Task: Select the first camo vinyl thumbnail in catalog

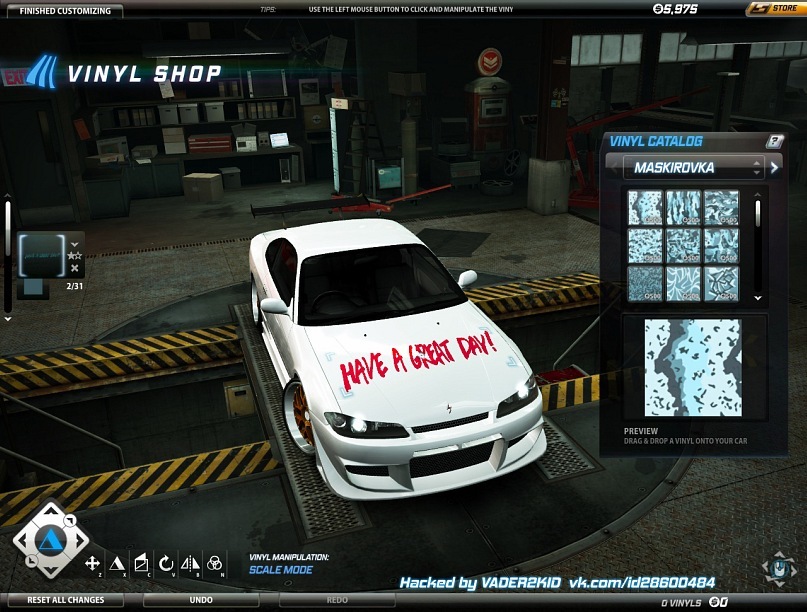Action: point(645,207)
